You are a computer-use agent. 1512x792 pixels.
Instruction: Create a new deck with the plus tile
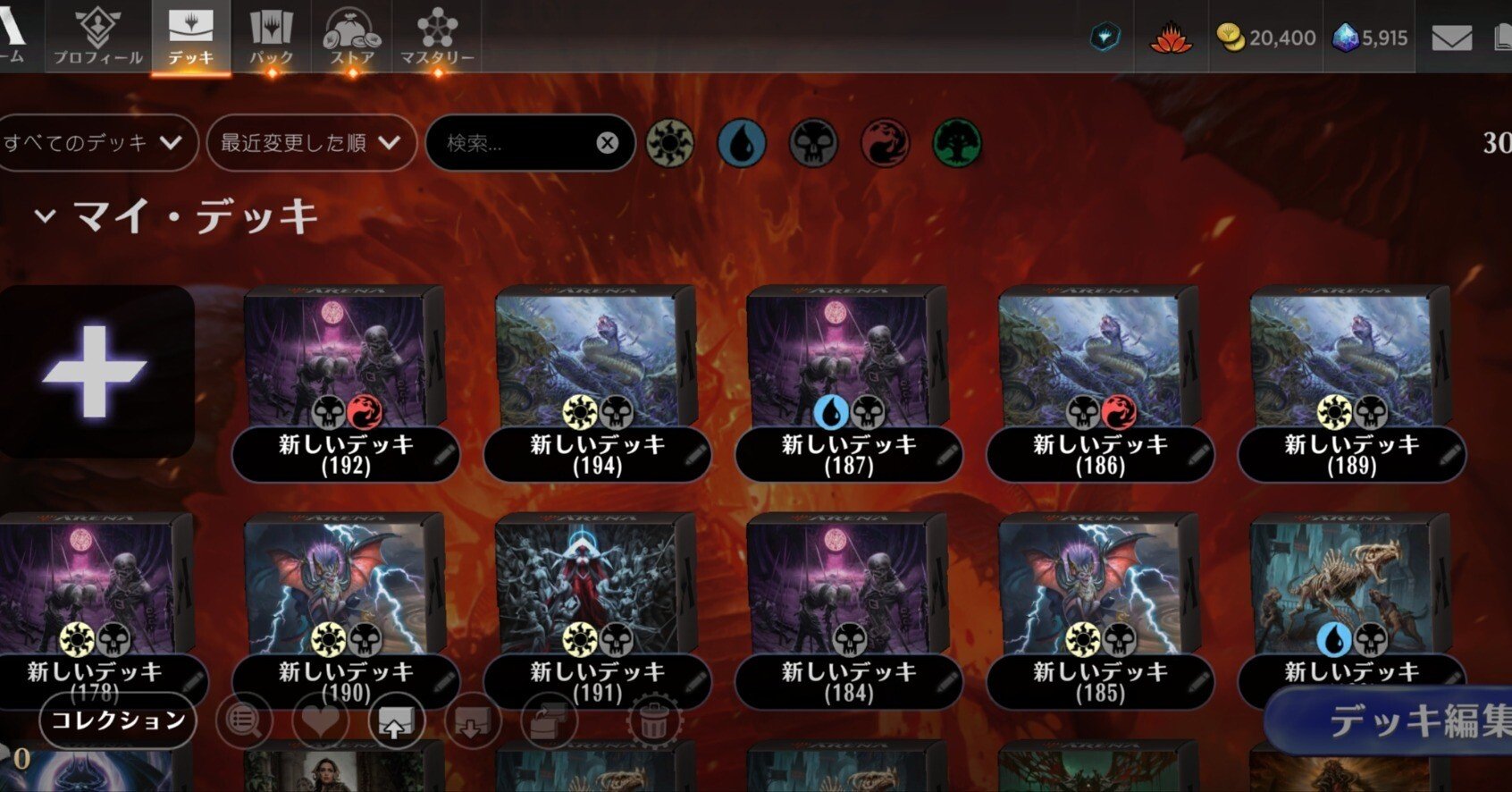[95, 371]
